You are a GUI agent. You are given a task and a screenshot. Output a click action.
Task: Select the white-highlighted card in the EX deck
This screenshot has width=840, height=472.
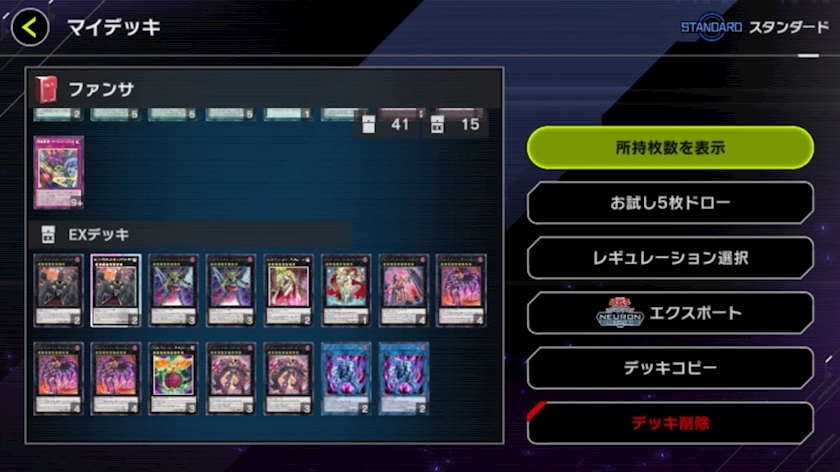coord(116,290)
